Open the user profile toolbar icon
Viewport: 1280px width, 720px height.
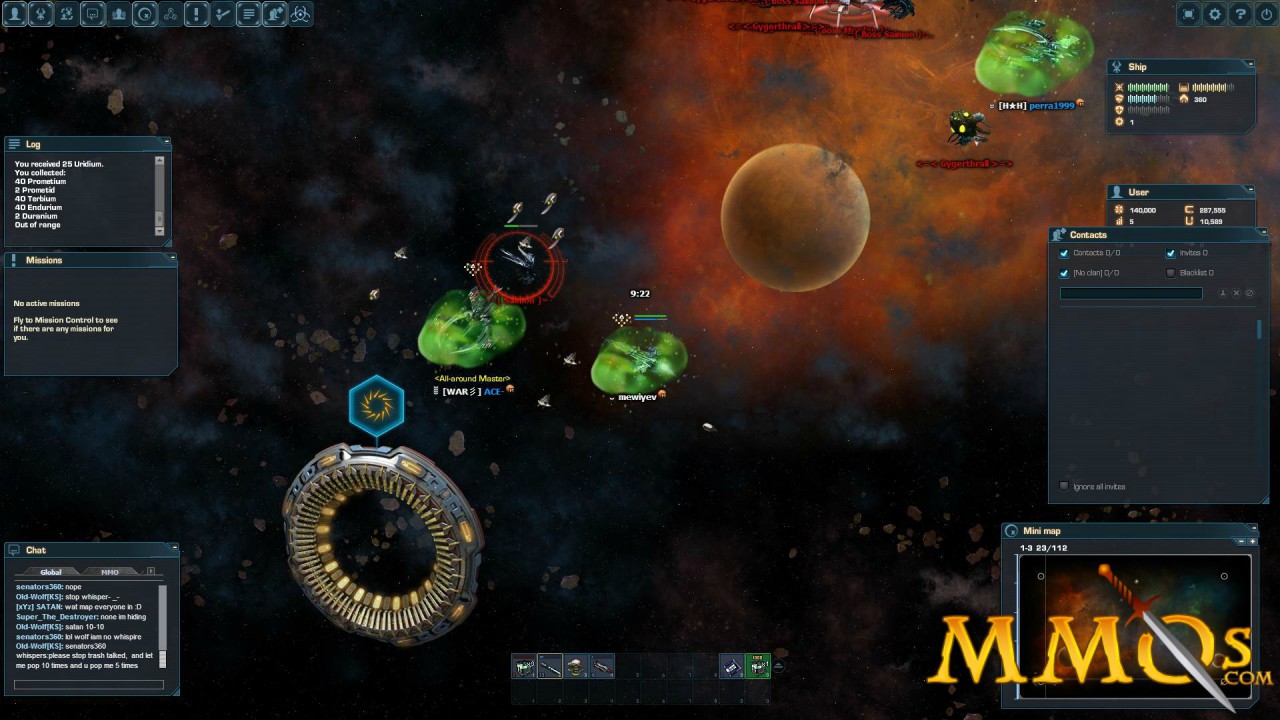coord(15,14)
